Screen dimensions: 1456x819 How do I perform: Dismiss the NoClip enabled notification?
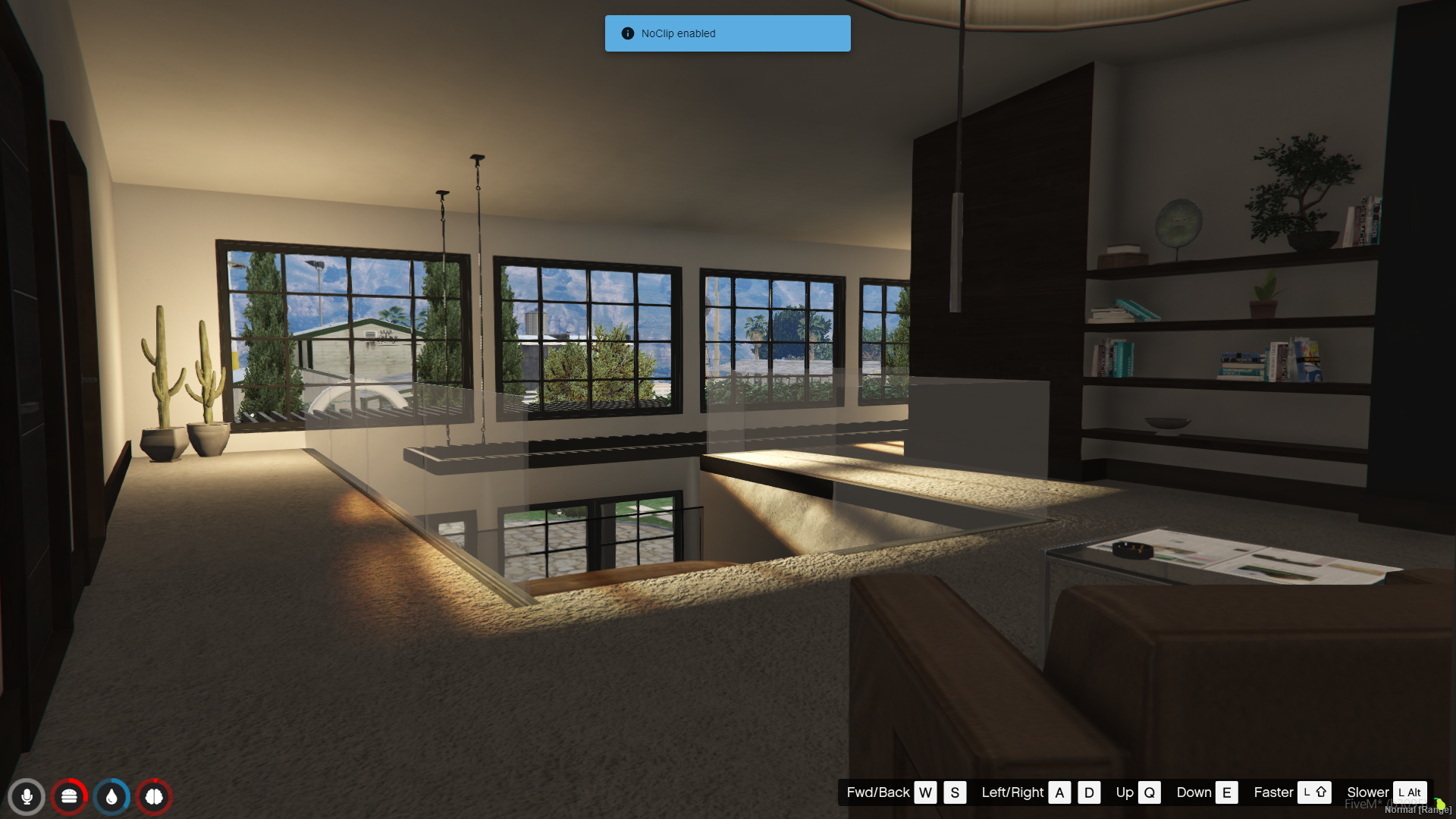(727, 33)
